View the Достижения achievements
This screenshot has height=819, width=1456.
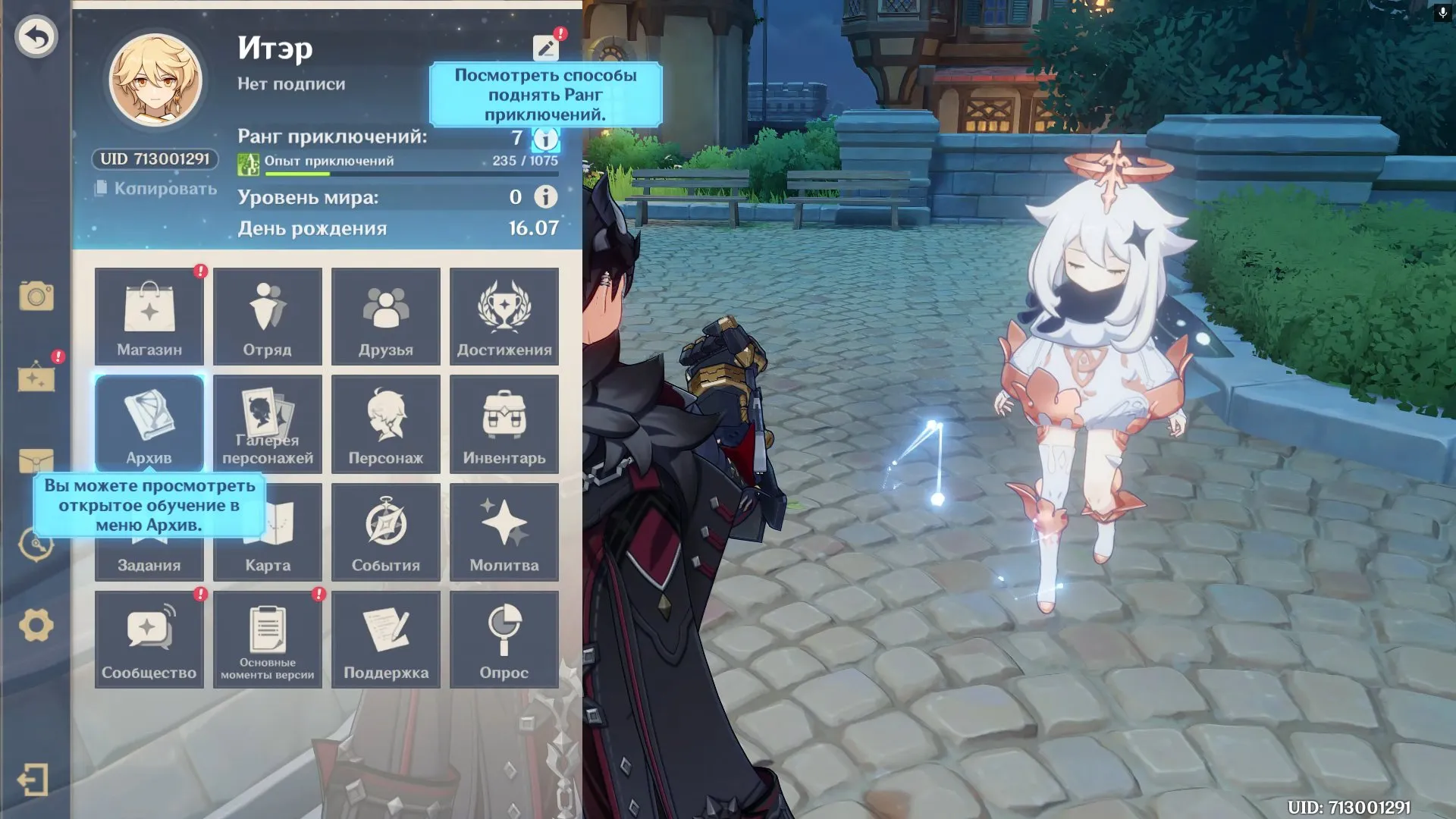tap(504, 316)
